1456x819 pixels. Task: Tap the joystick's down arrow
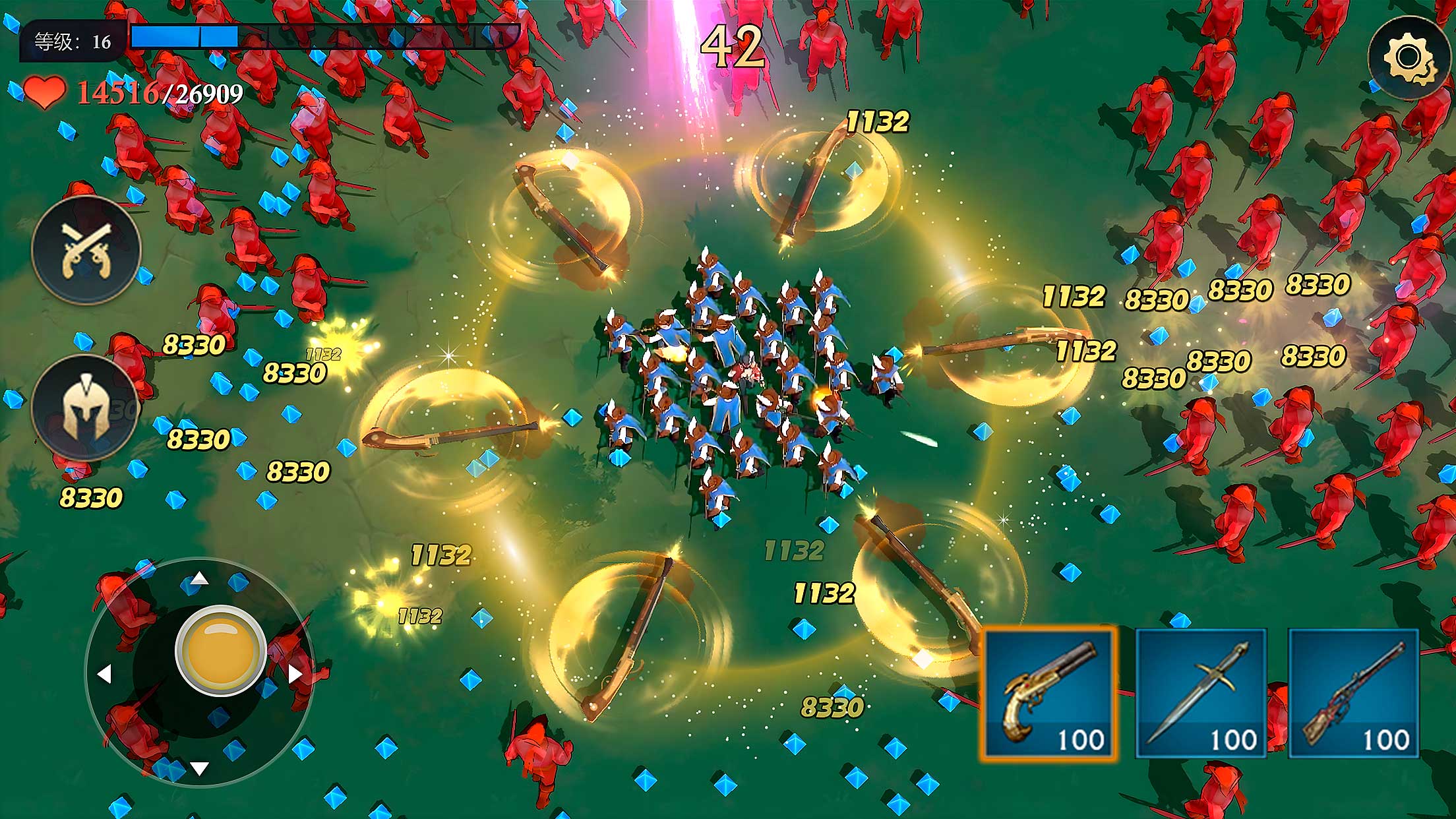(x=199, y=768)
